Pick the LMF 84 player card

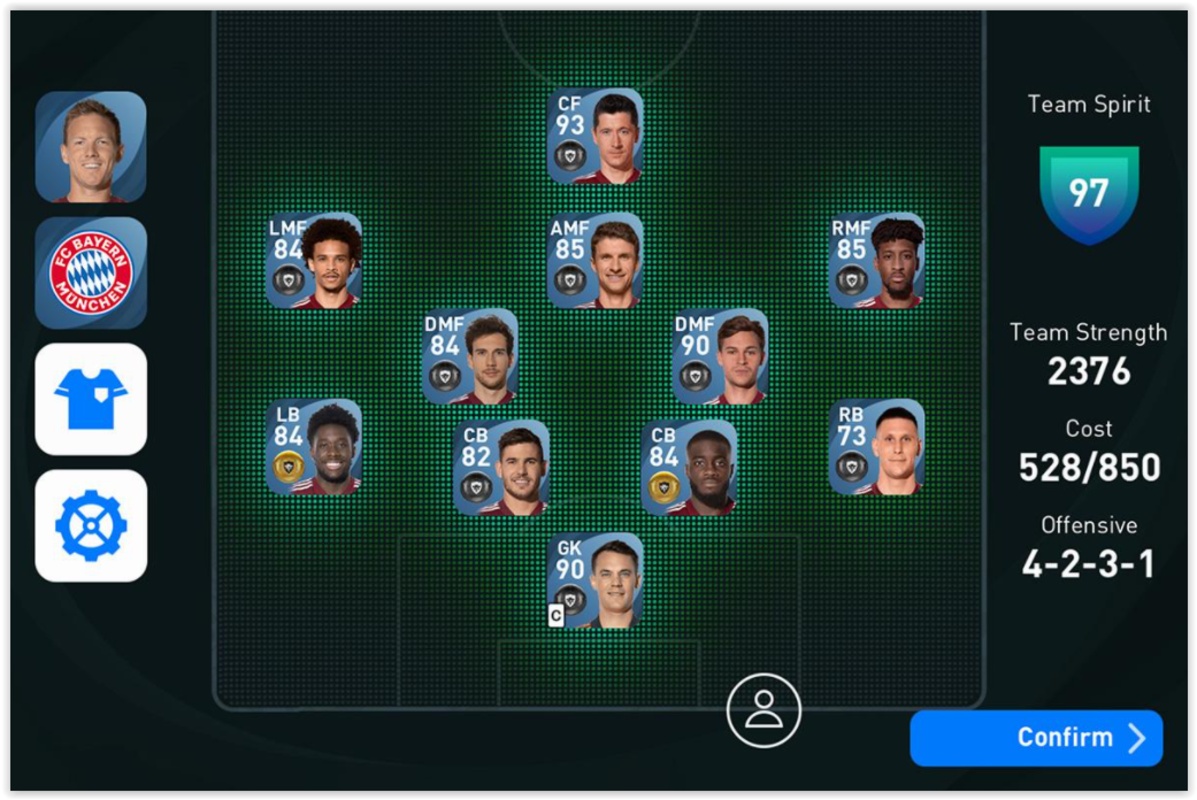pos(314,260)
